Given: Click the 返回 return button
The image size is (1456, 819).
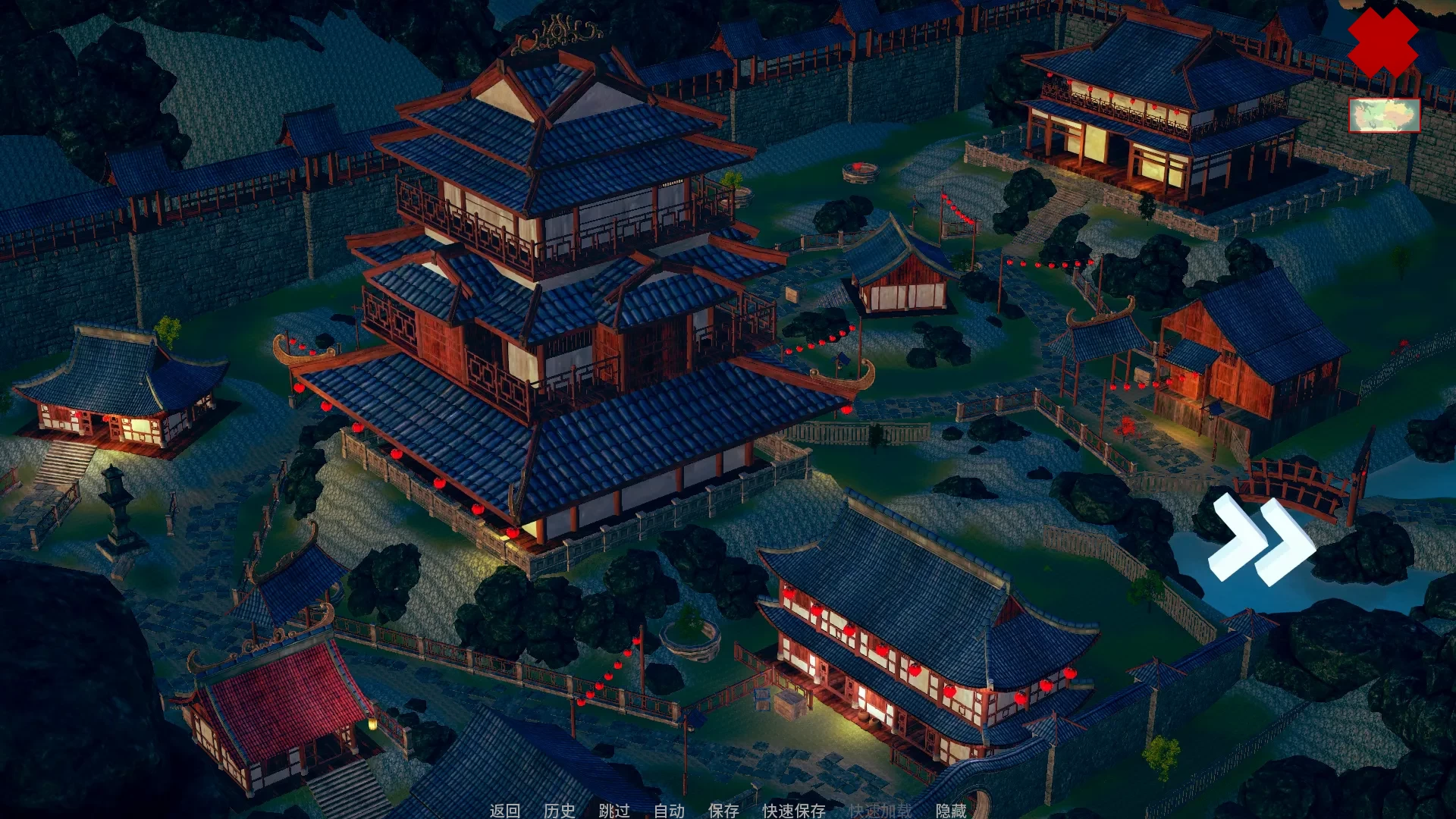Looking at the screenshot, I should point(504,811).
